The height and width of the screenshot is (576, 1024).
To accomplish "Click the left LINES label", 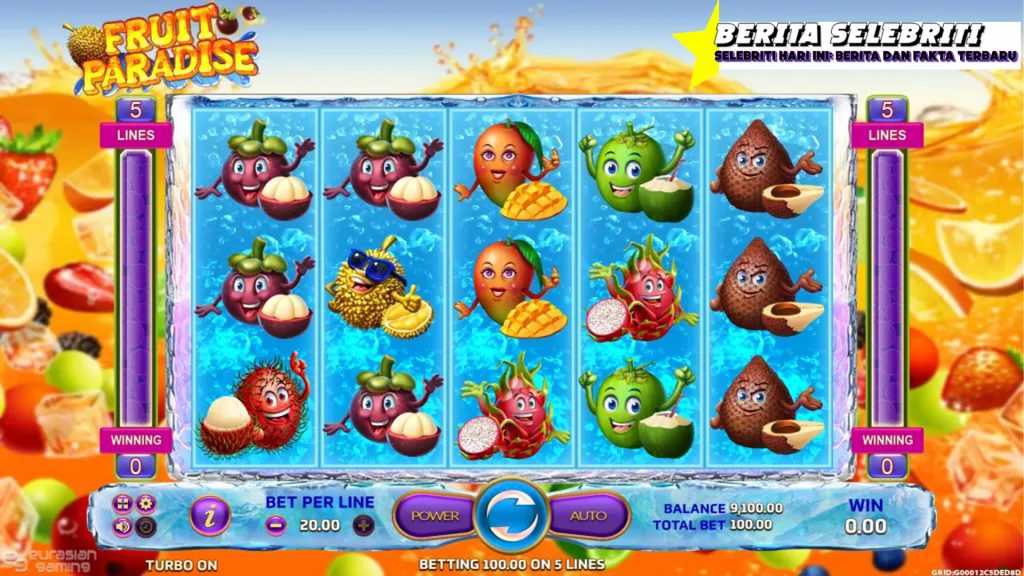I will 136,135.
